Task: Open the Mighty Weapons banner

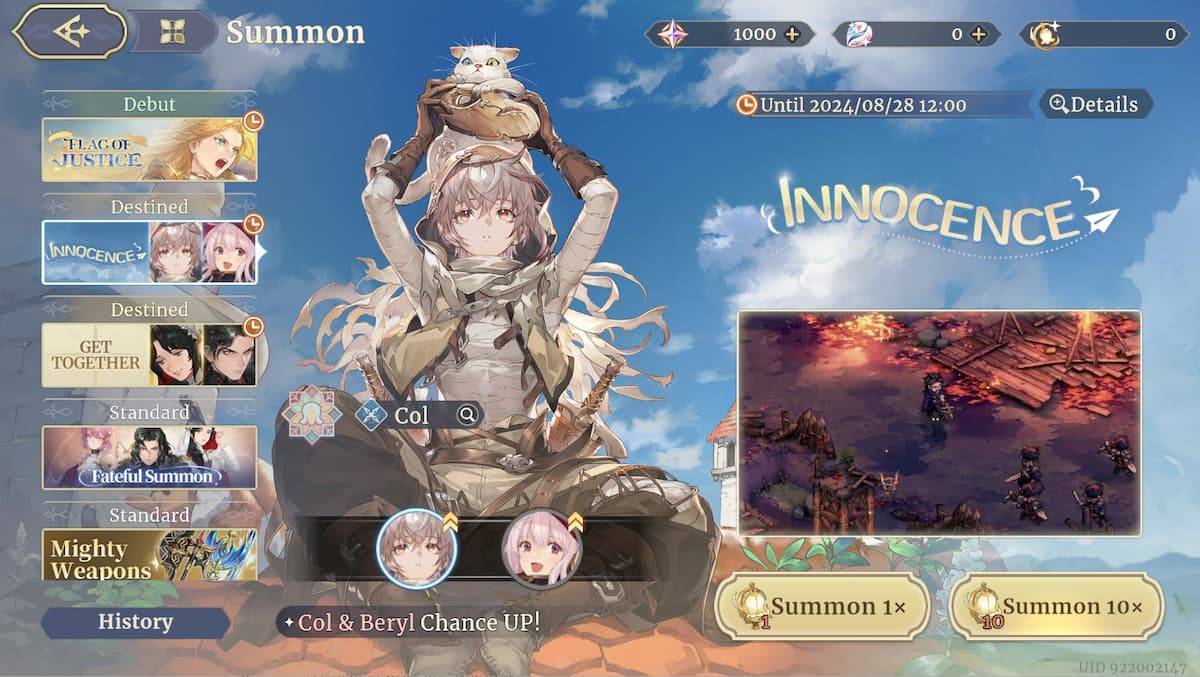Action: coord(149,555)
